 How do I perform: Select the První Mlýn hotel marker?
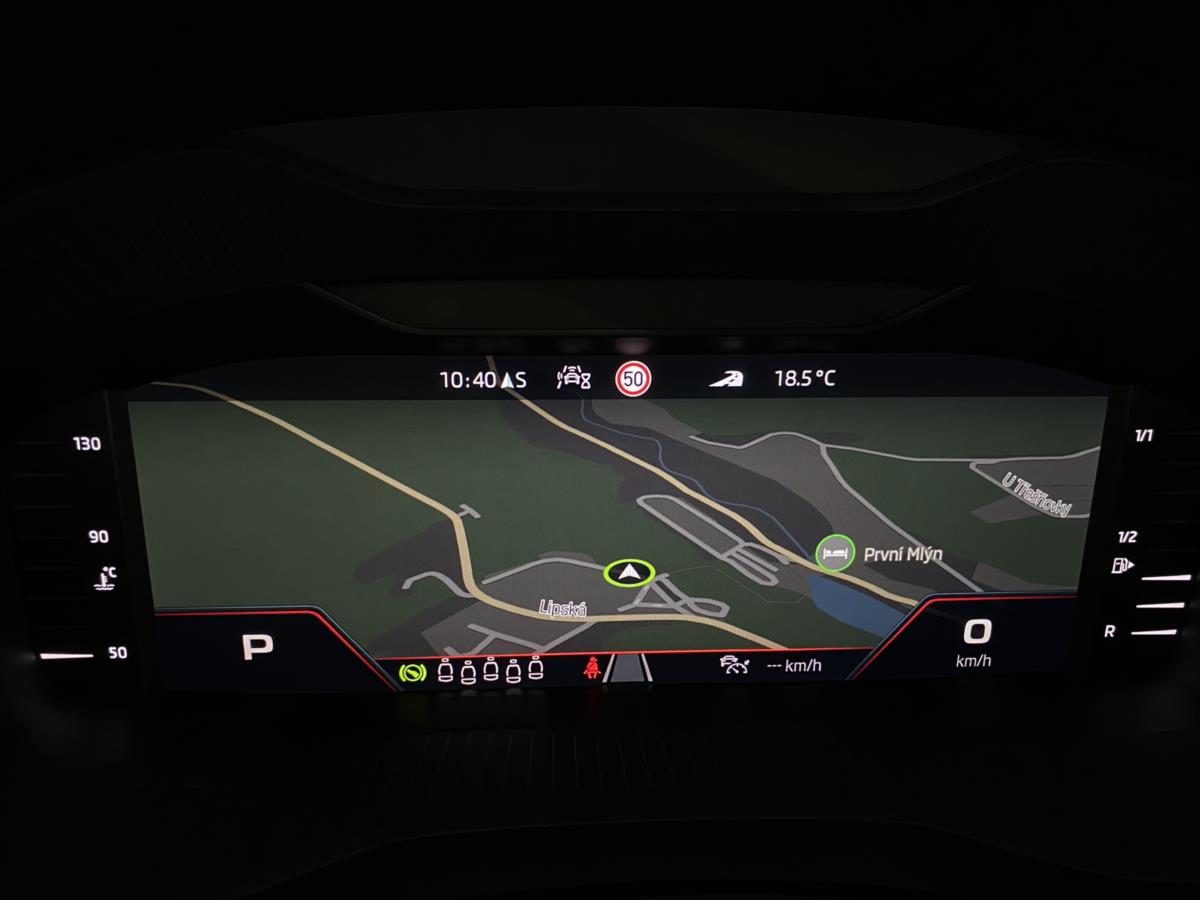834,553
